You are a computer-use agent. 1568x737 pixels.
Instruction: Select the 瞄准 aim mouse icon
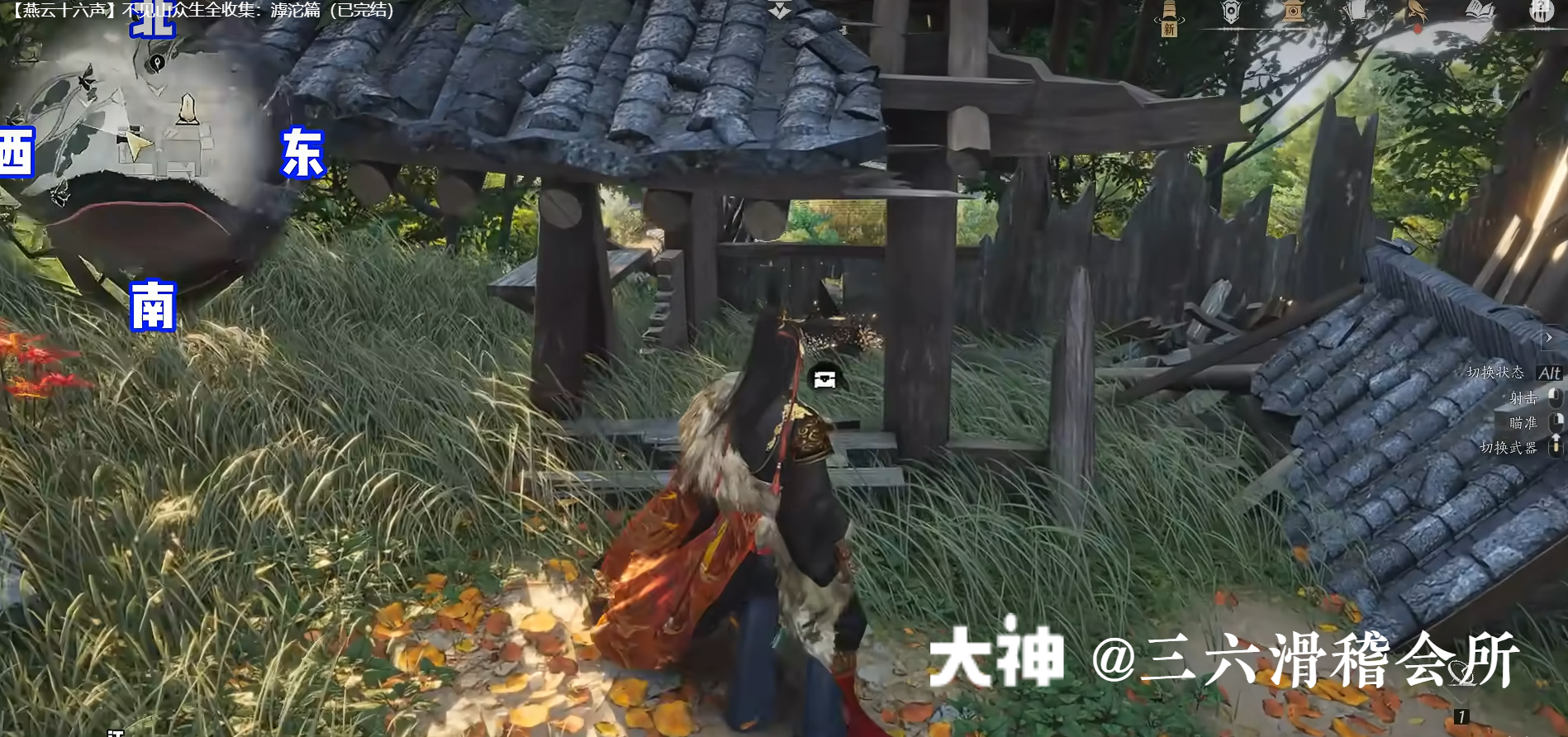1556,420
